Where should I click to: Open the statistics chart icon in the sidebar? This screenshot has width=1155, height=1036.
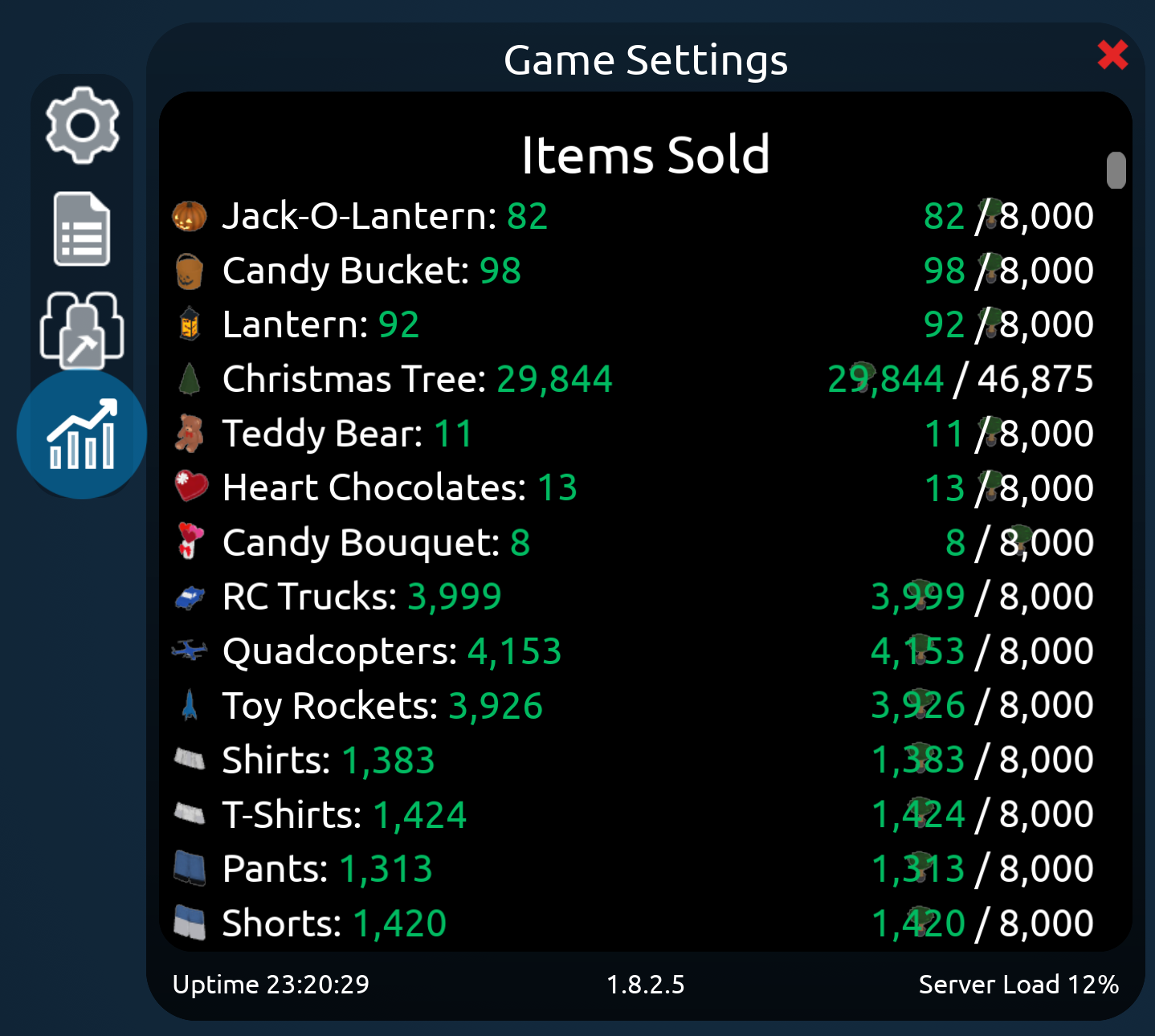[81, 434]
